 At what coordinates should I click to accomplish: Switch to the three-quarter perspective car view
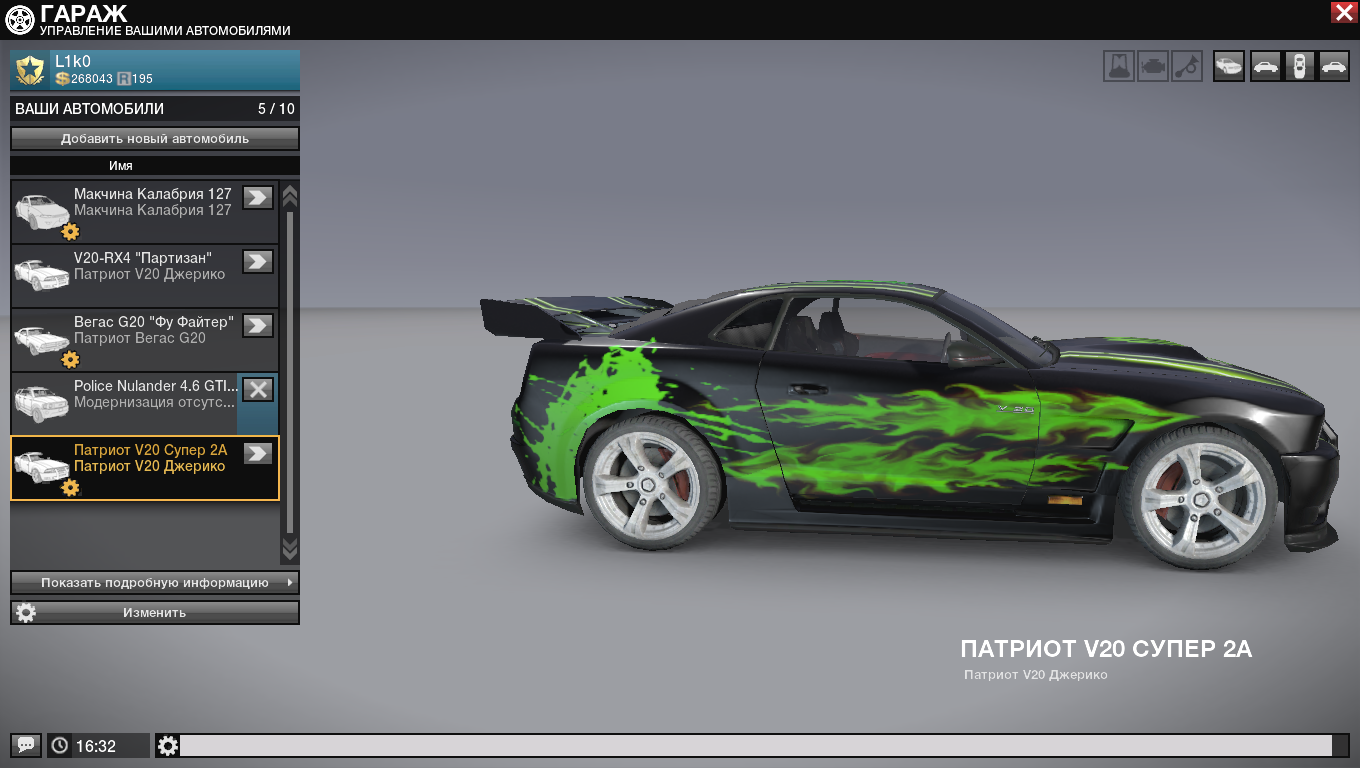tap(1229, 66)
